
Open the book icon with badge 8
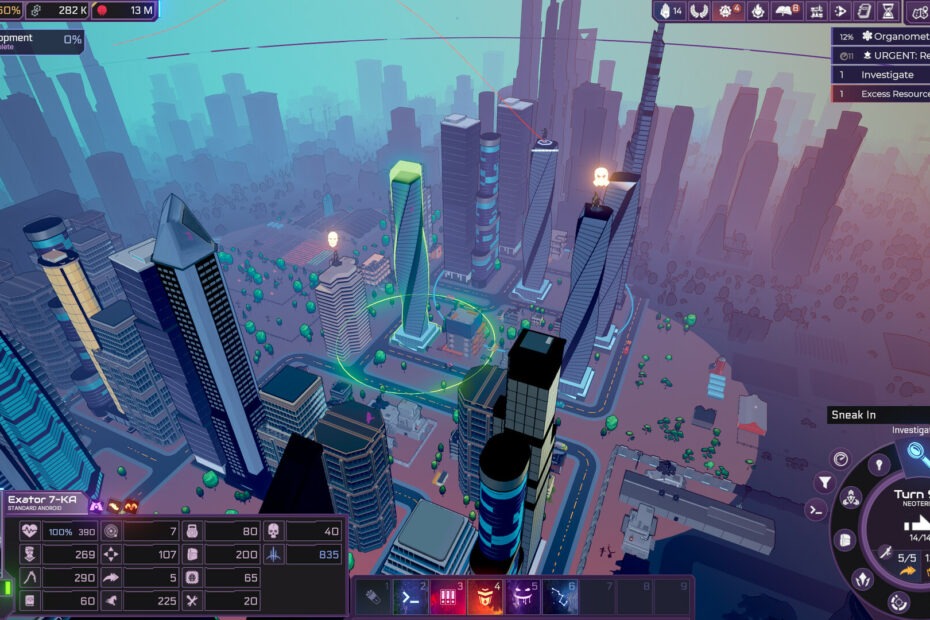pyautogui.click(x=789, y=11)
